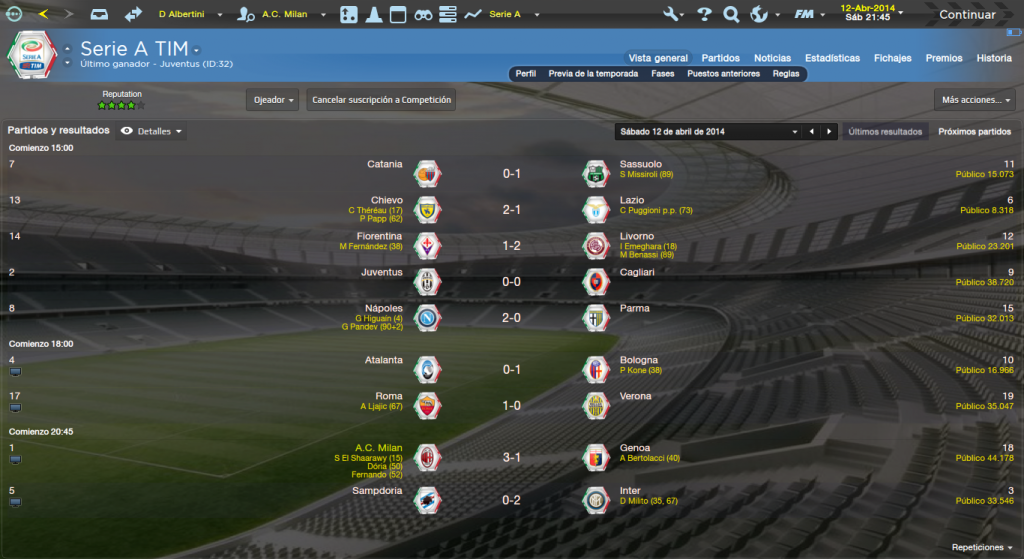Viewport: 1024px width, 559px height.
Task: Select the Previa de la temporada subtab
Action: coord(594,74)
